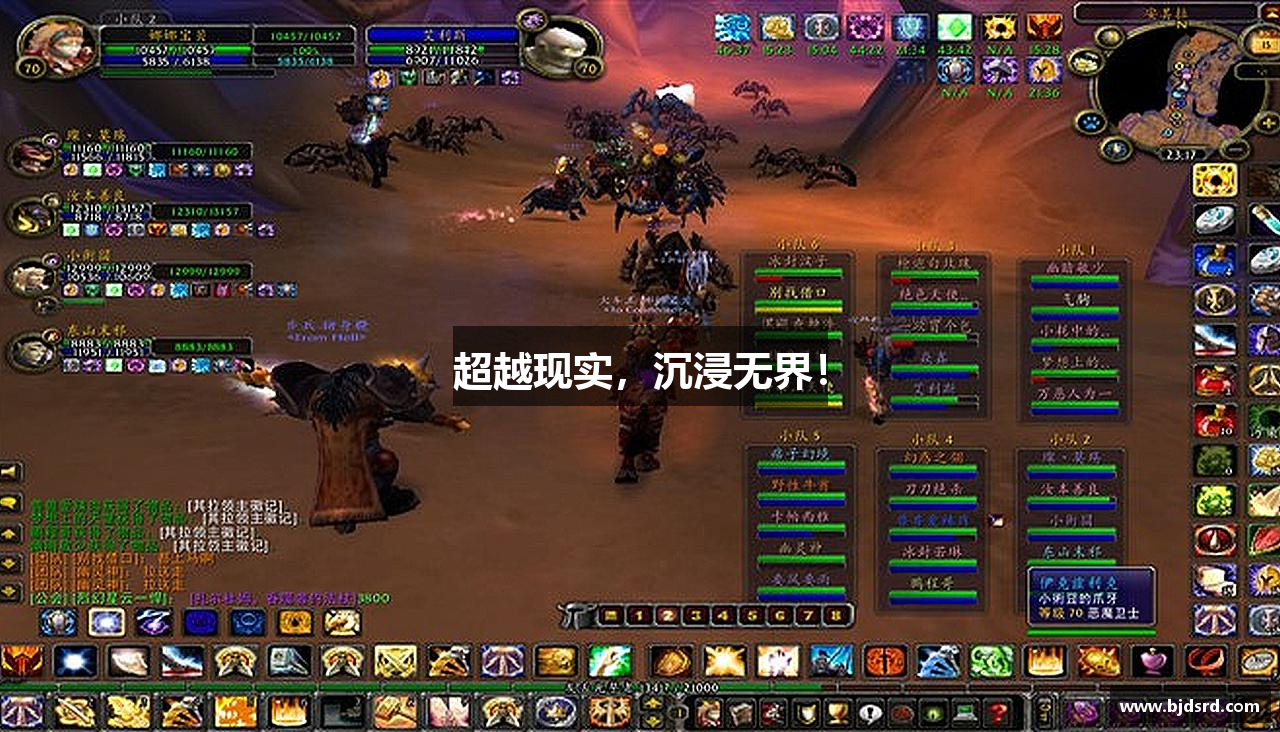Expand the collapse arrow on the zone name bar 安其拉
Image resolution: width=1280 pixels, height=732 pixels.
coord(1270,13)
